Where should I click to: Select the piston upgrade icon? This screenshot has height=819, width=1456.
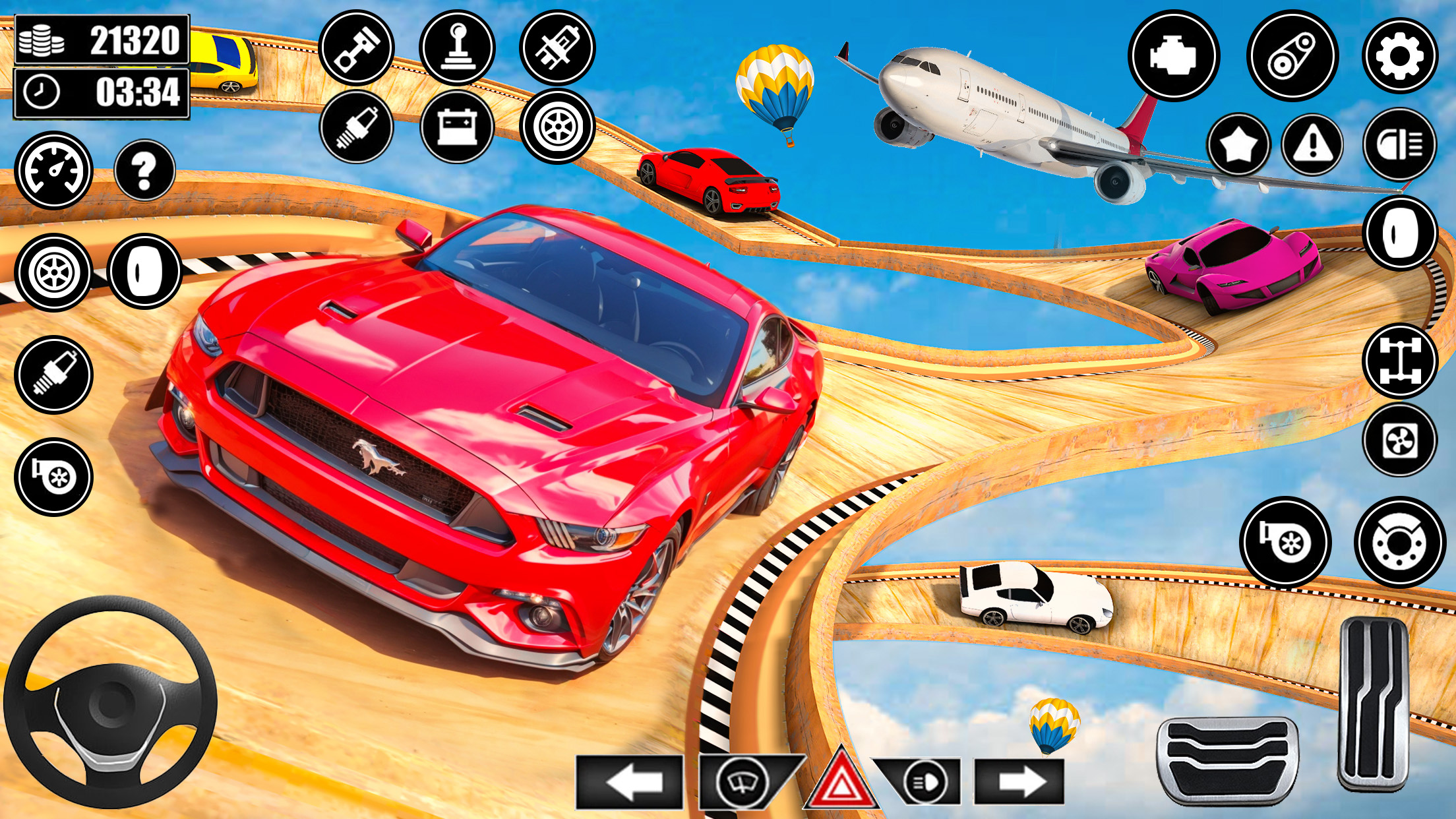[356, 47]
